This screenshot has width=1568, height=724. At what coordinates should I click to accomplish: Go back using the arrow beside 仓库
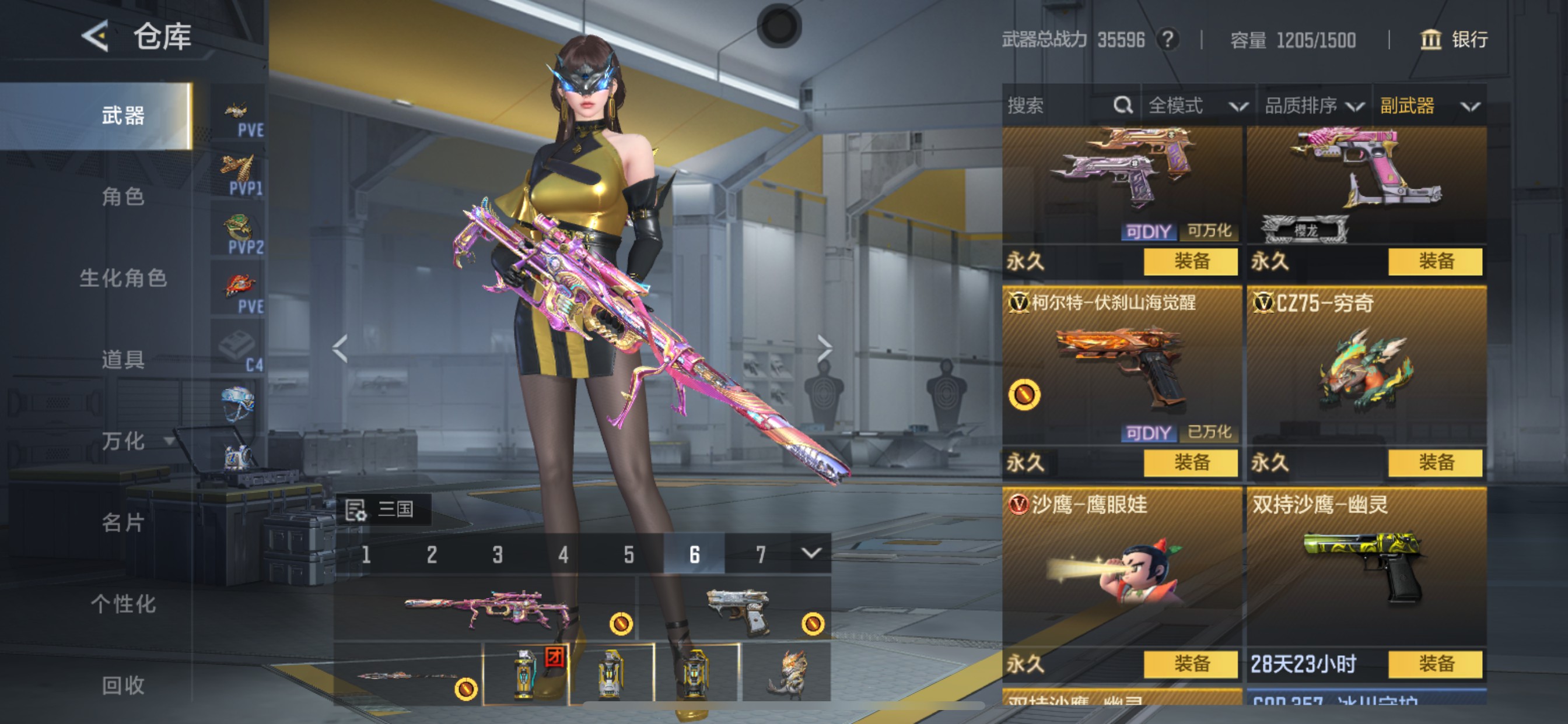[96, 37]
